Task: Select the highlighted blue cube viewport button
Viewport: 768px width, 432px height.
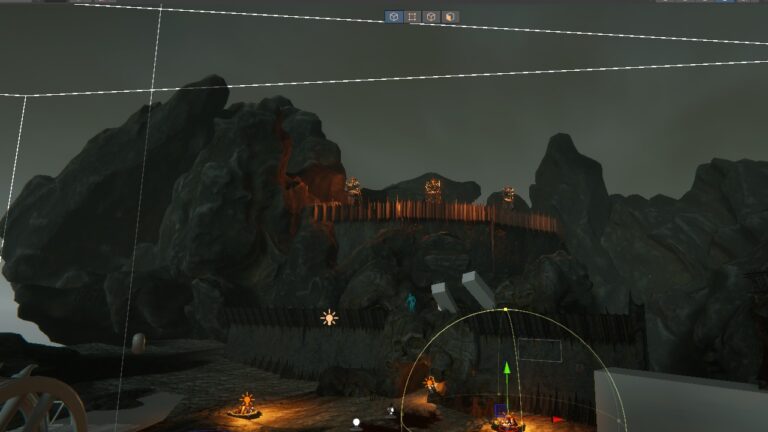Action: point(394,17)
